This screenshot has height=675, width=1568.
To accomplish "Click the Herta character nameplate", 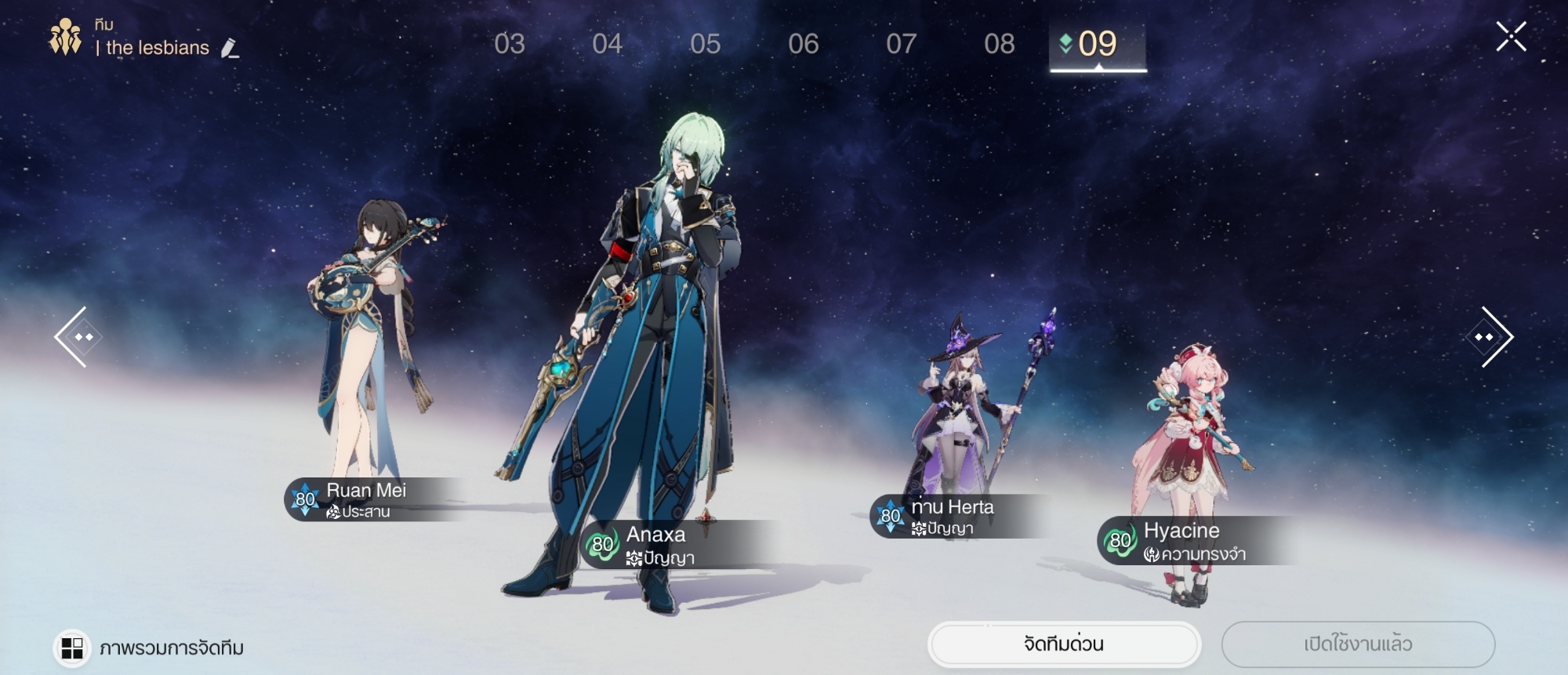I will (953, 517).
